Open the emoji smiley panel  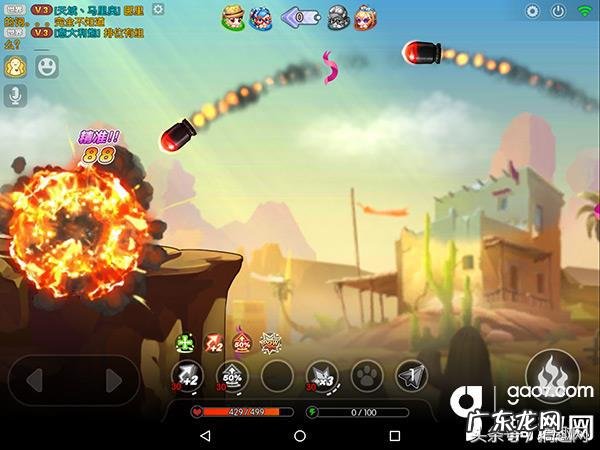[x=46, y=67]
